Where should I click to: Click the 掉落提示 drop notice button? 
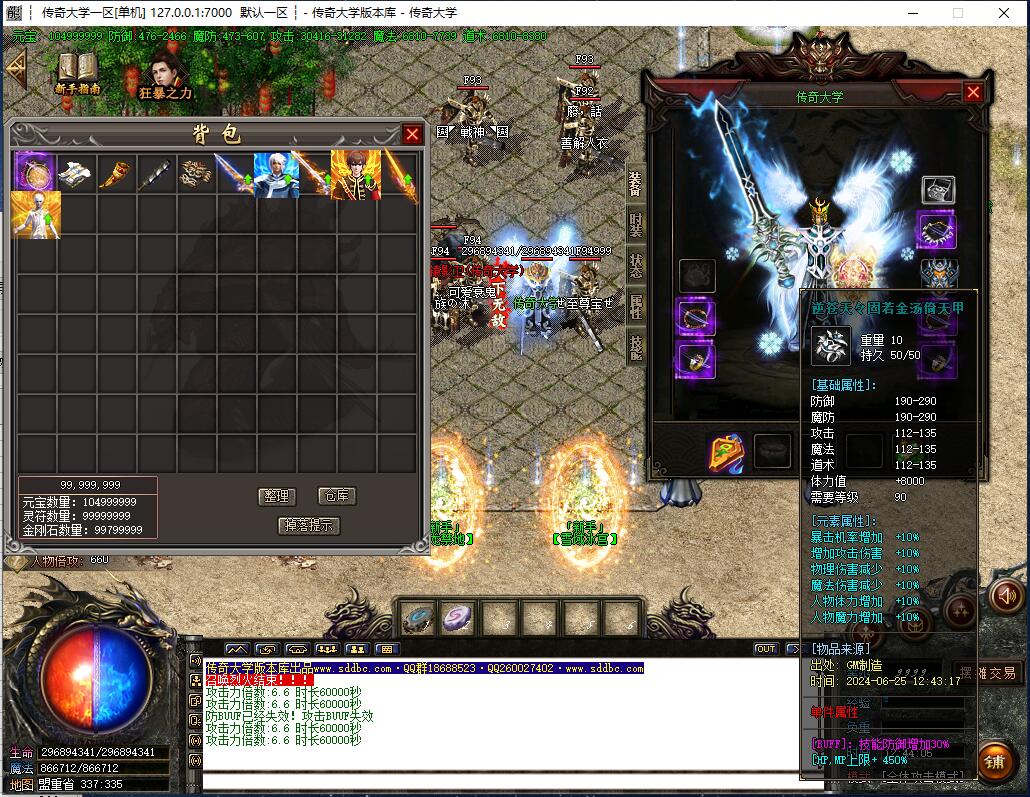[x=308, y=525]
